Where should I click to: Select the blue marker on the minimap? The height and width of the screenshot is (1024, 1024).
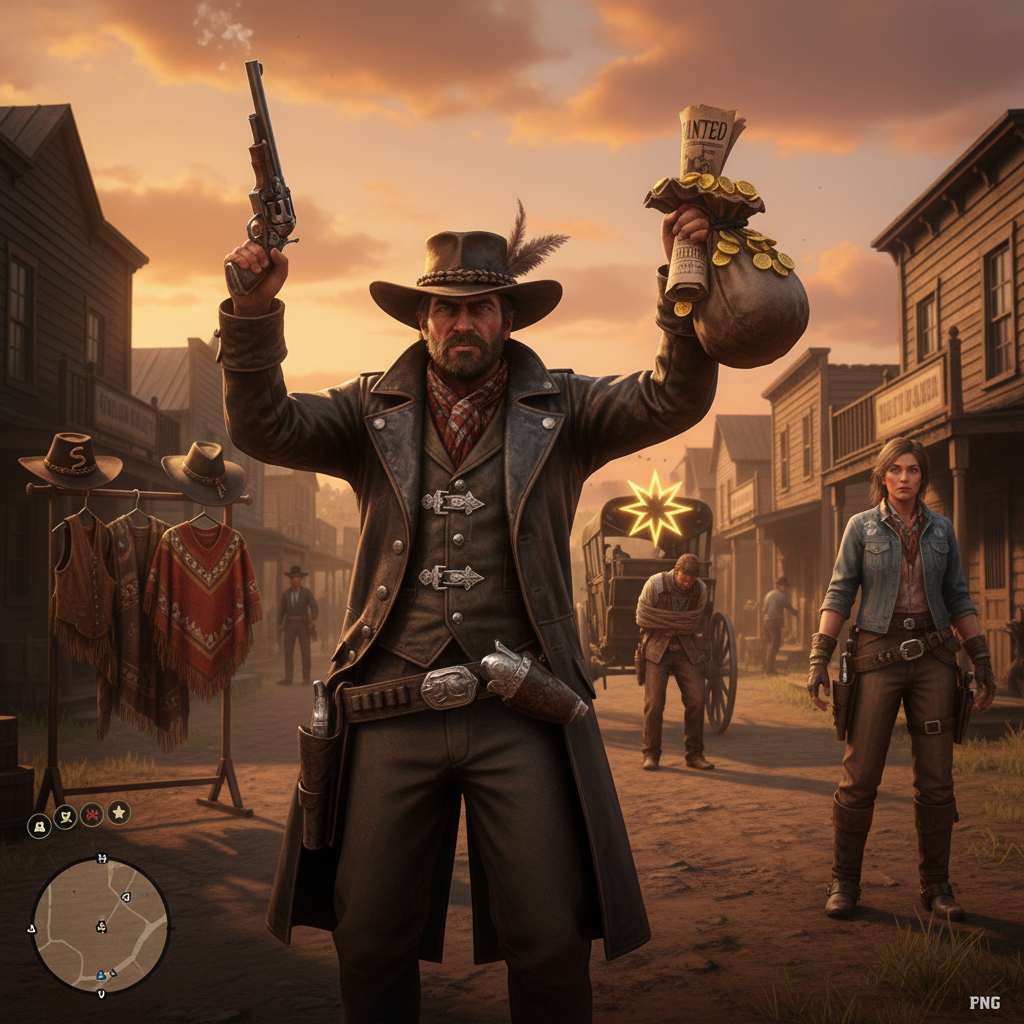tap(101, 975)
